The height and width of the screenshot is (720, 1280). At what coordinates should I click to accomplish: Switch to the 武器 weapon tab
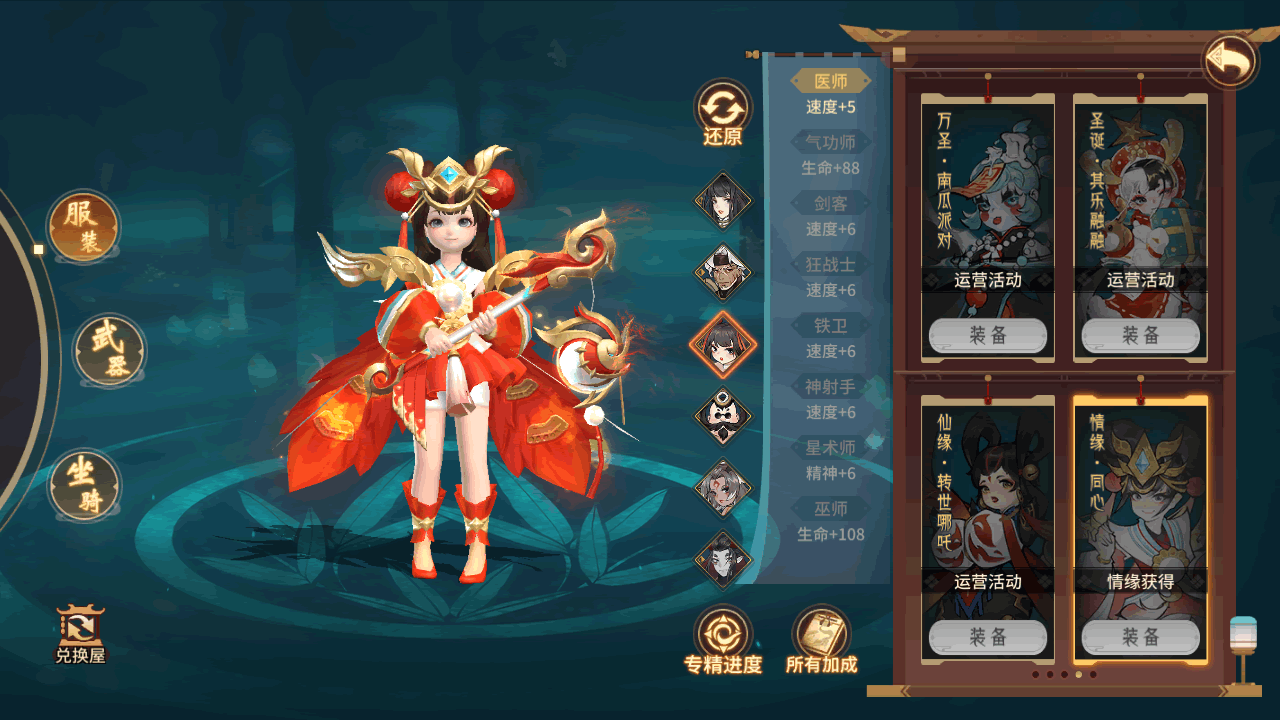coord(110,351)
